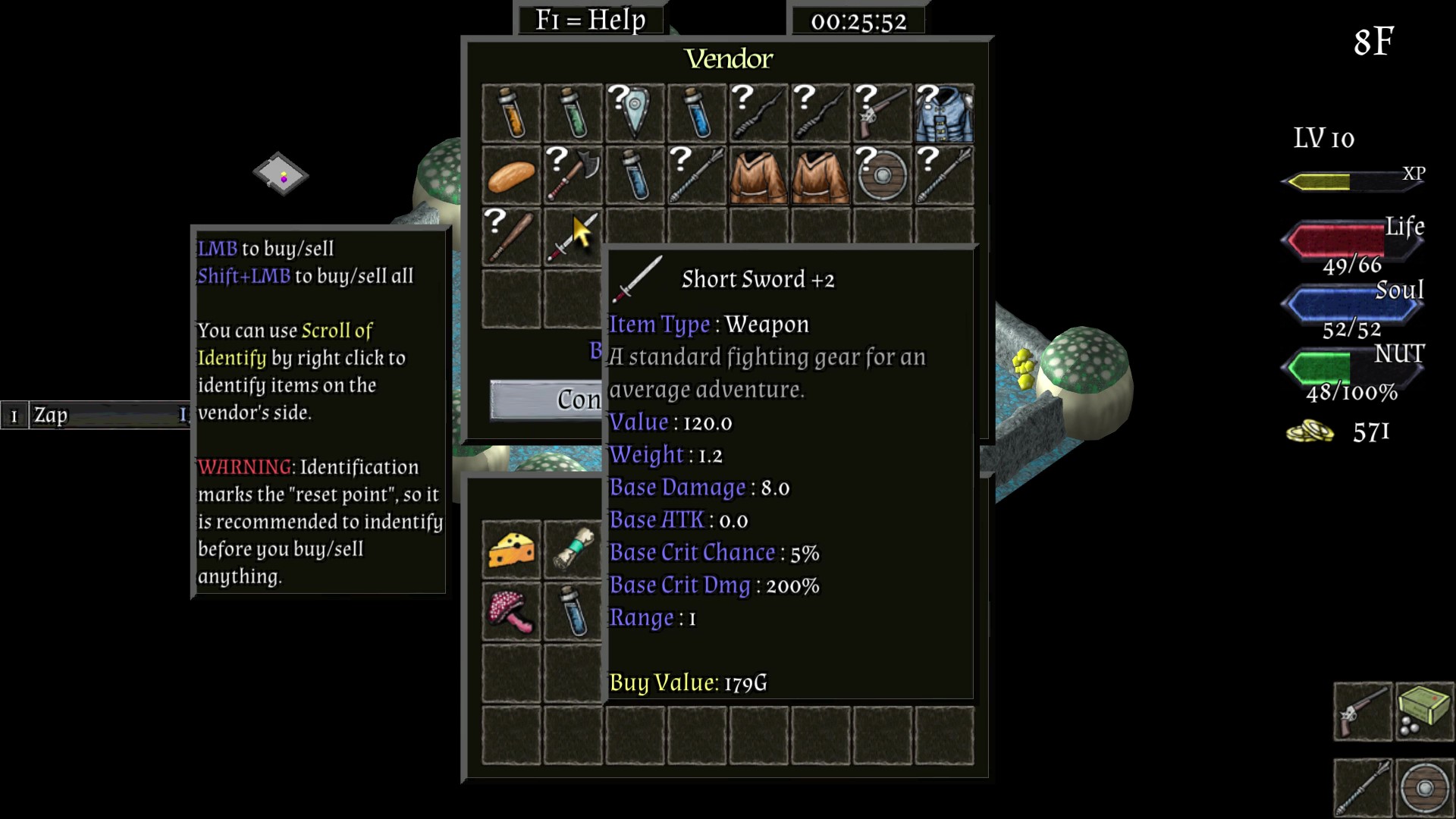The height and width of the screenshot is (819, 1456).
Task: Click the Confirm button in the vendor window
Action: pyautogui.click(x=546, y=400)
